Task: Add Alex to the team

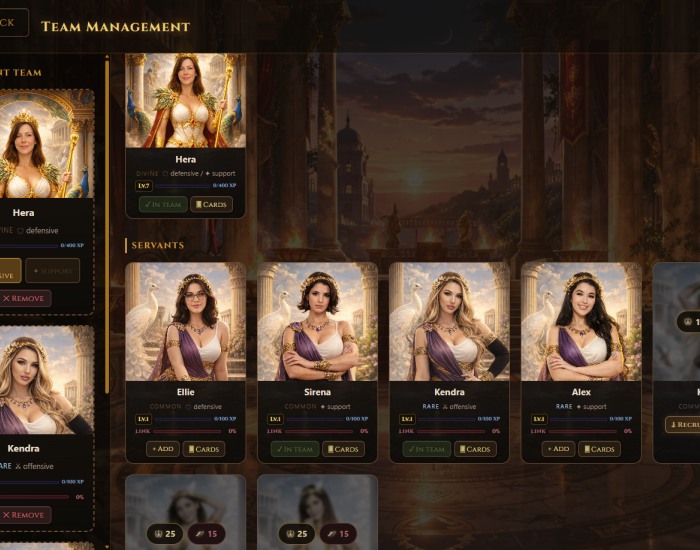Action: point(559,449)
